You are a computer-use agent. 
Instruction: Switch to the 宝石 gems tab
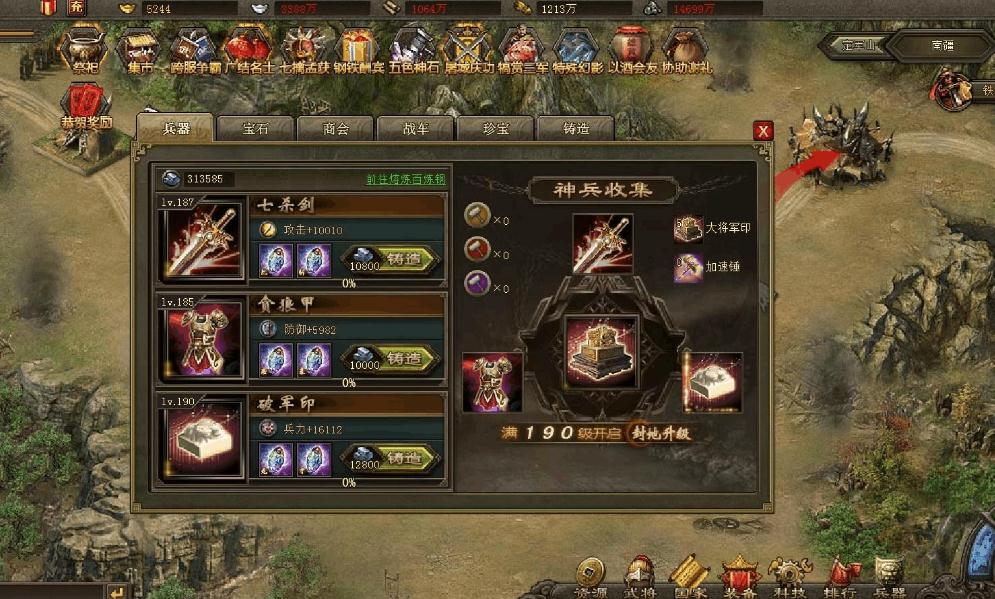click(255, 129)
